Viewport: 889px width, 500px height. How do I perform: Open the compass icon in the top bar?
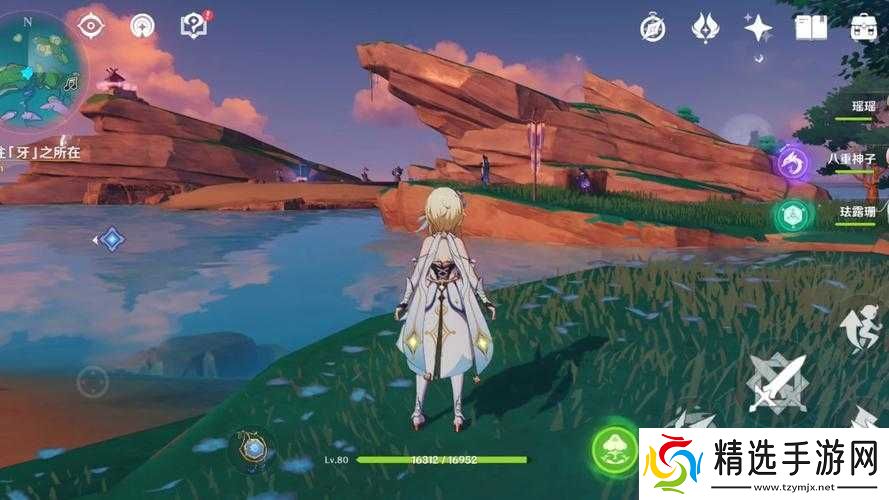pos(653,27)
